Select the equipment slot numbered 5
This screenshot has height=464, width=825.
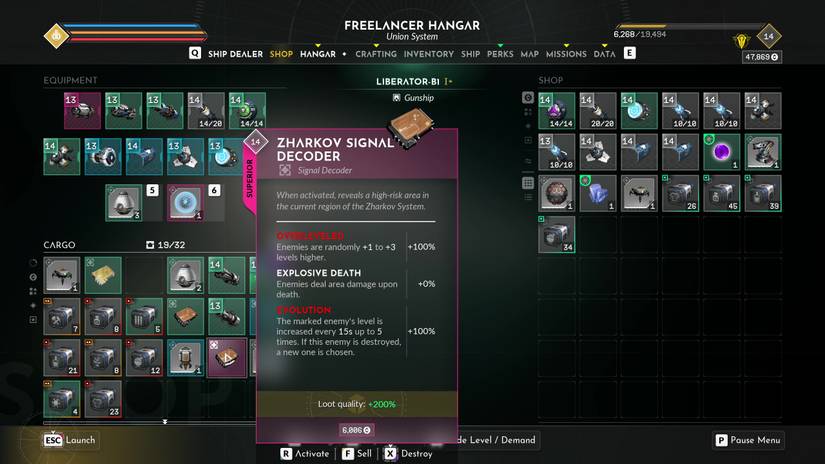(125, 202)
